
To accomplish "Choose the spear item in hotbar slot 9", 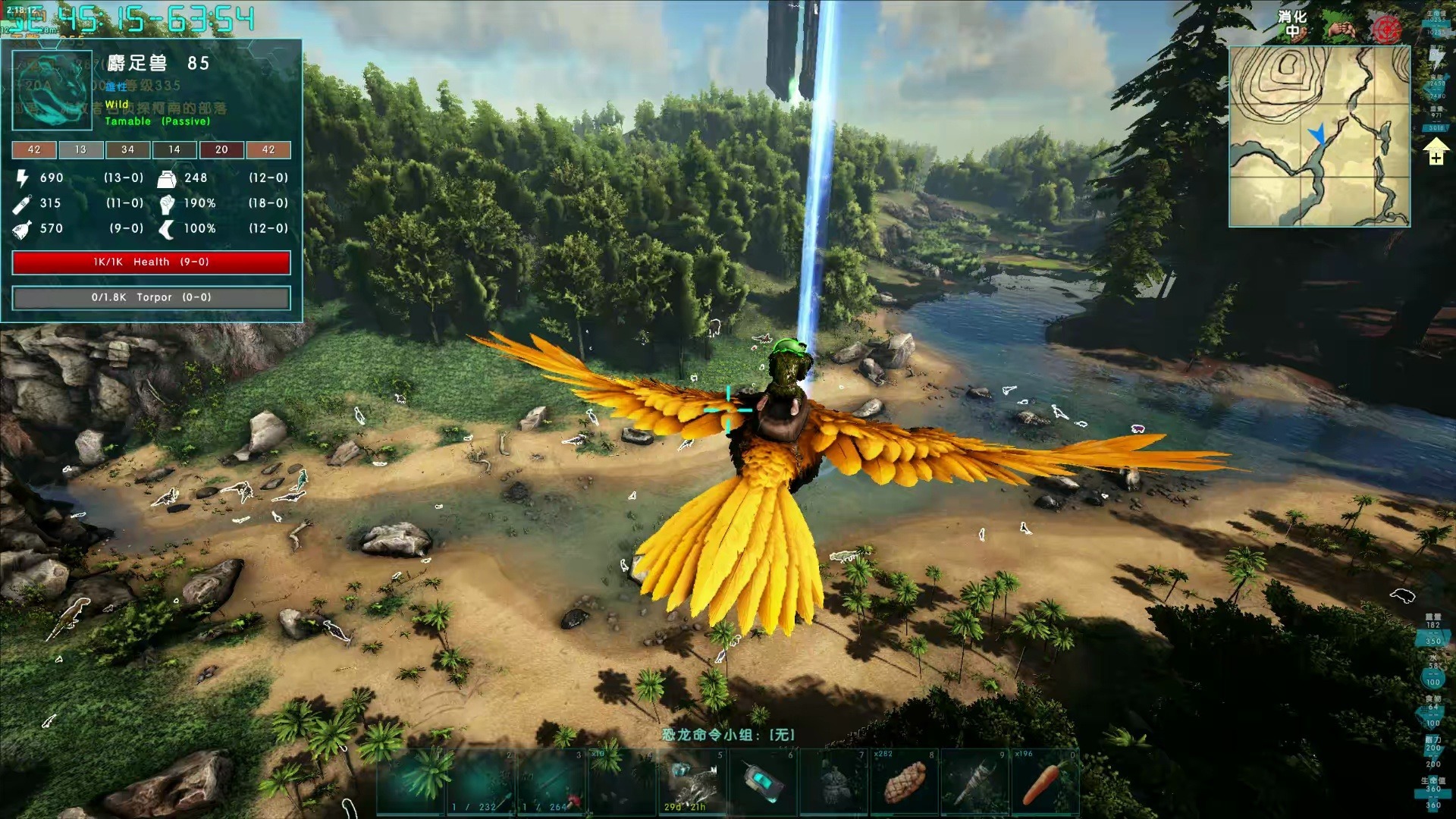I will coord(975,783).
